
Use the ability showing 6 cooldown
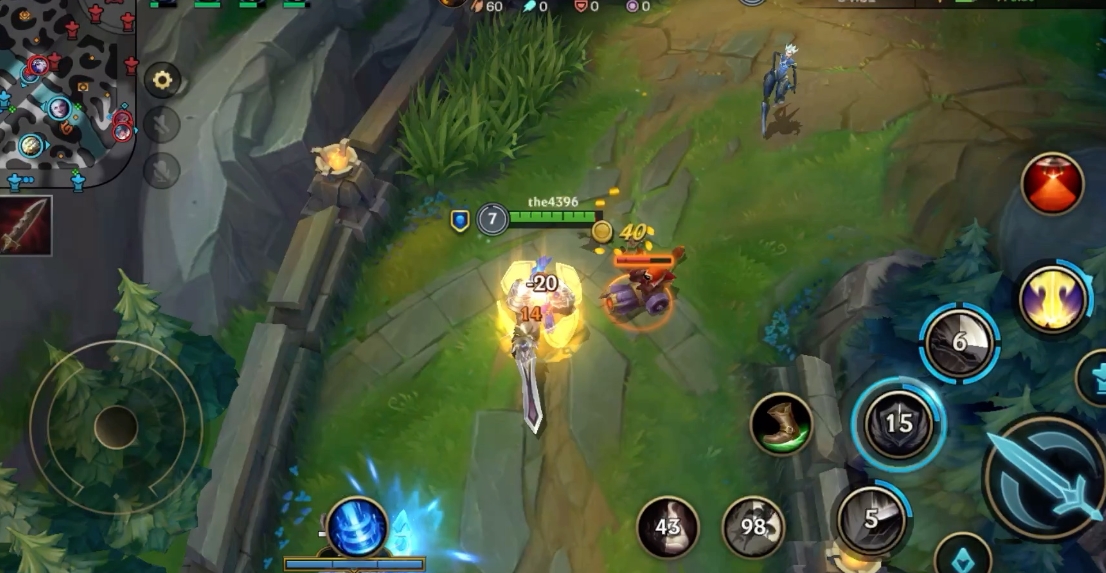959,343
